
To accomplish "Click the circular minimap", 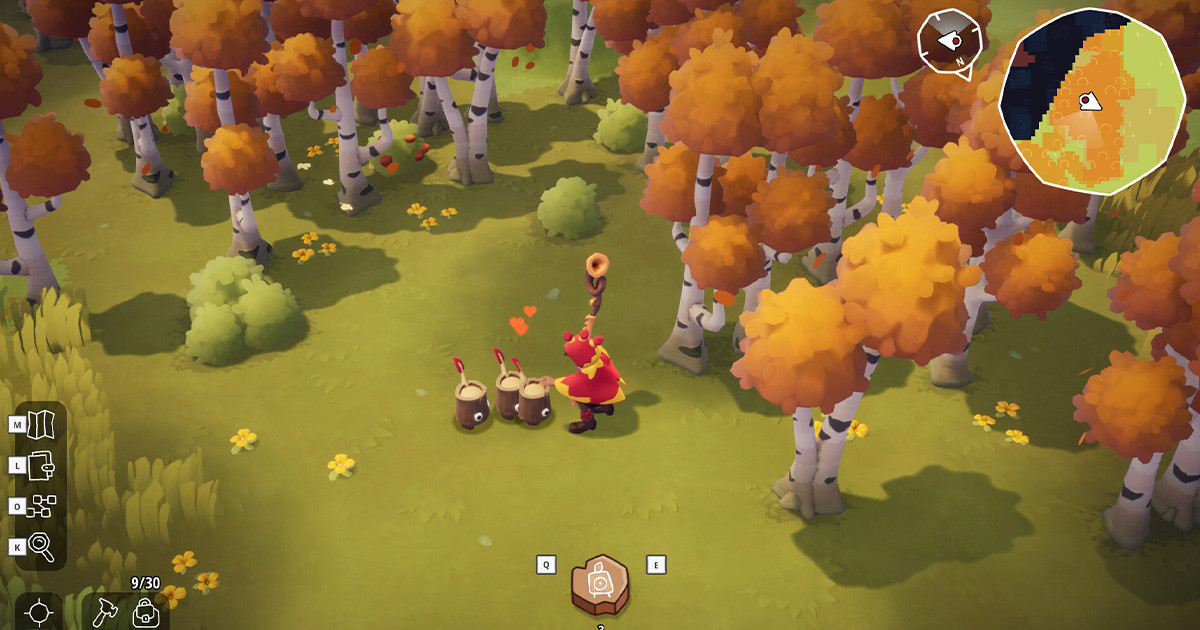I will click(x=1091, y=100).
